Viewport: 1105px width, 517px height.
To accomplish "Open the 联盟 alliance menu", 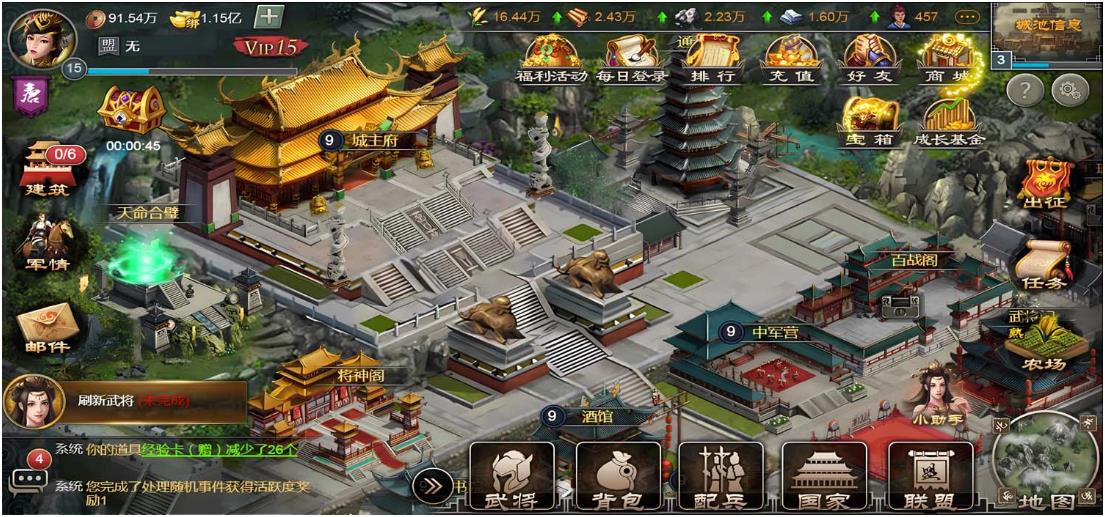I will (930, 477).
